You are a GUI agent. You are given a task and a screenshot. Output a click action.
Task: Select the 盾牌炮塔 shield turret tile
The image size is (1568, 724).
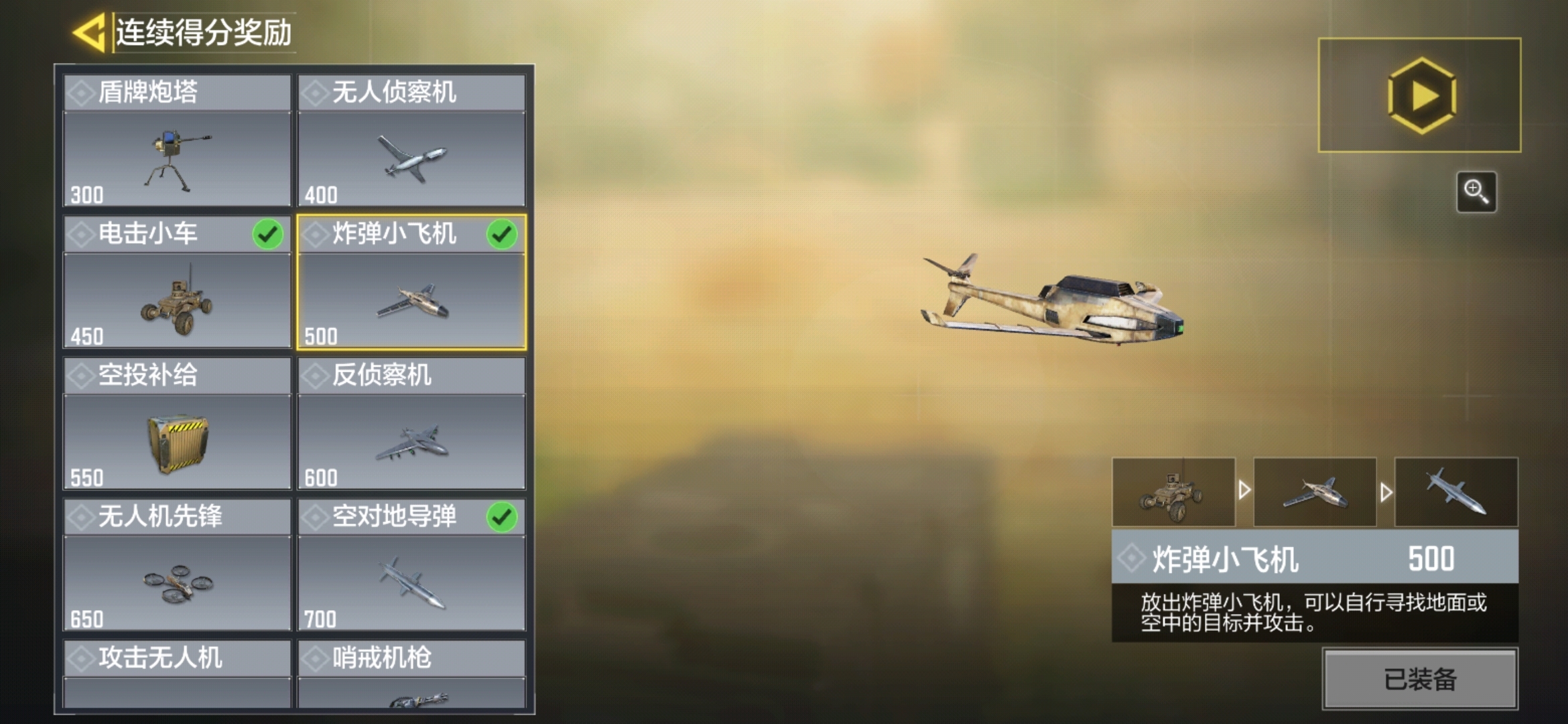coord(177,141)
